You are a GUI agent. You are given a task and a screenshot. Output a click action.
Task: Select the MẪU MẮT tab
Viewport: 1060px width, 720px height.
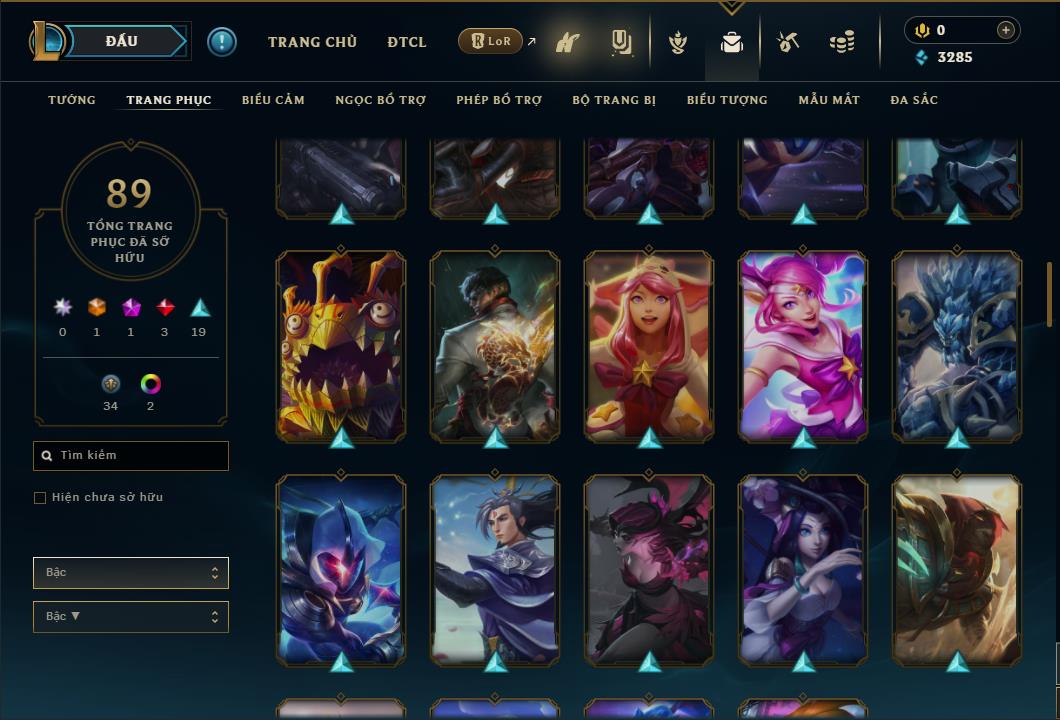(829, 100)
